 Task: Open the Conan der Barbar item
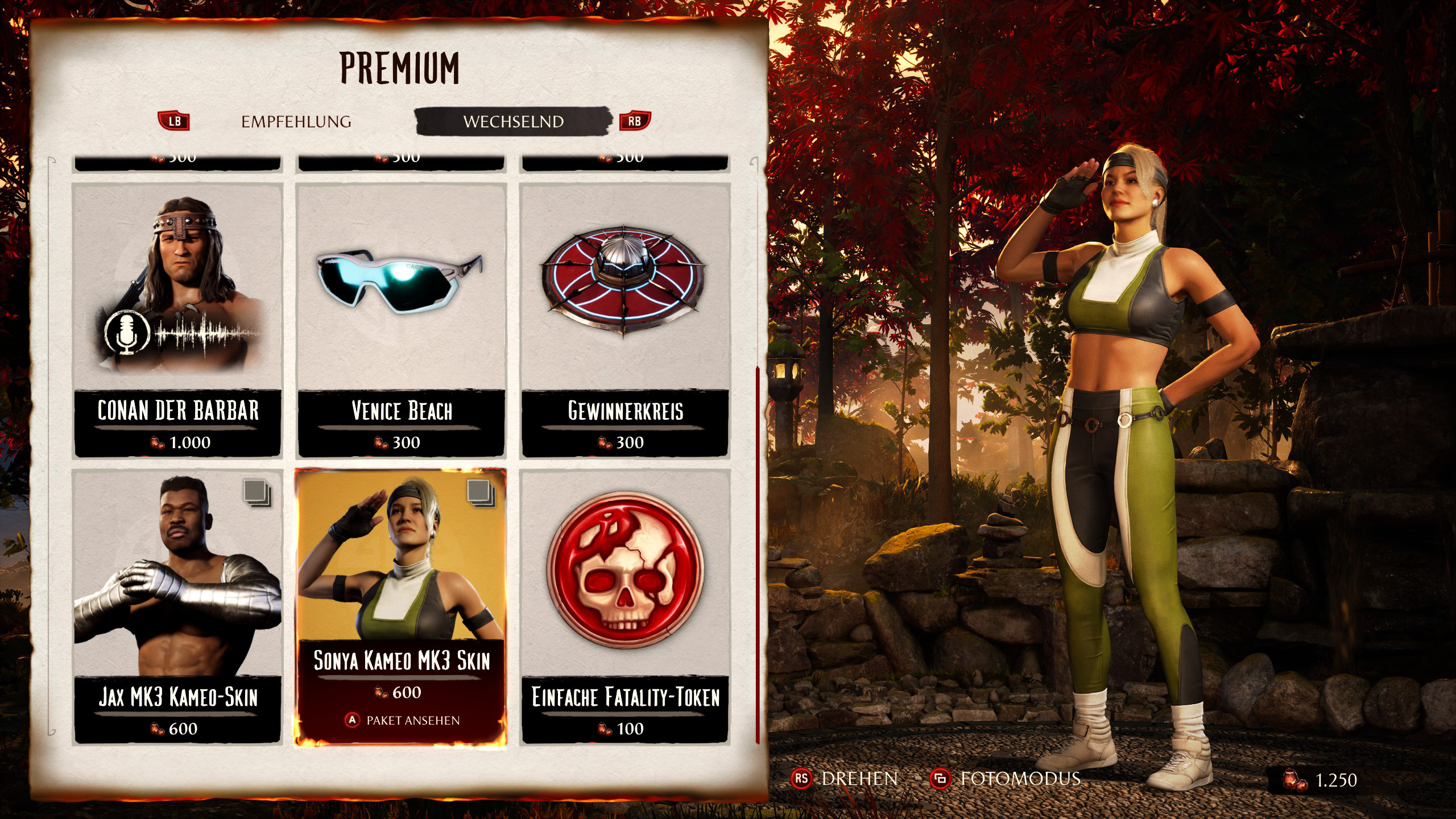coord(177,320)
